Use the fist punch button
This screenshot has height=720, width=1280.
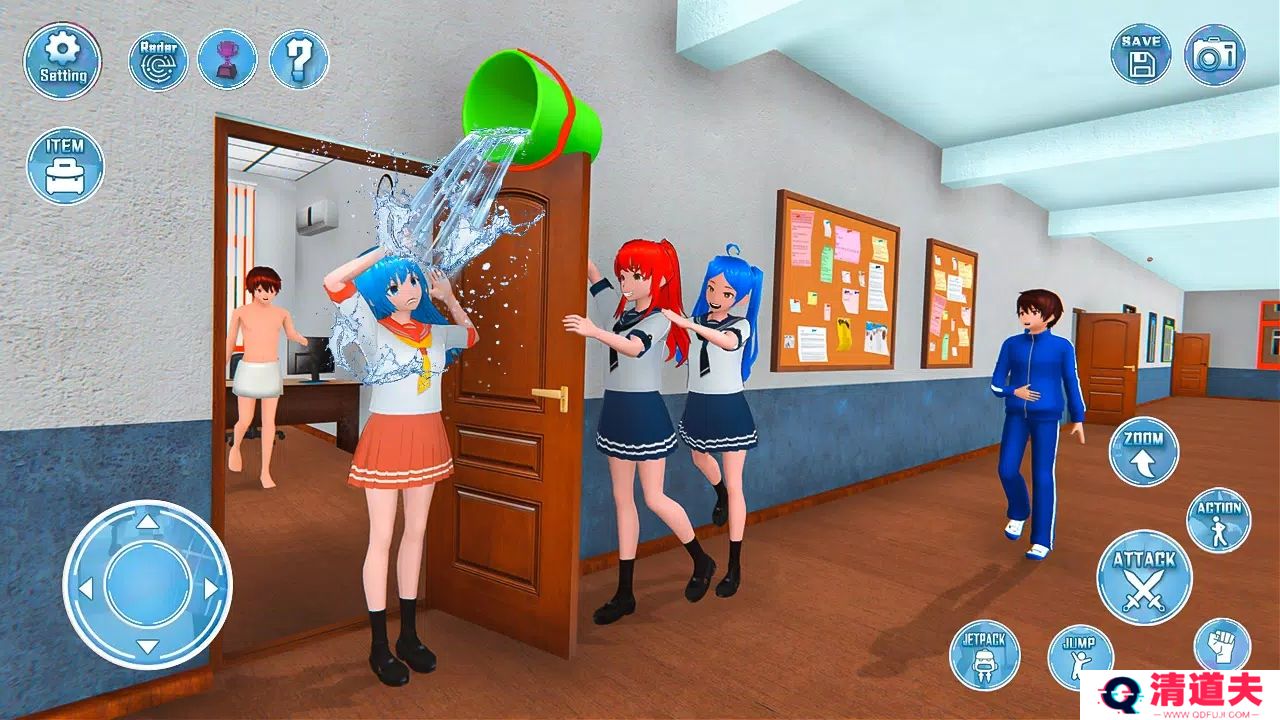pos(1221,644)
